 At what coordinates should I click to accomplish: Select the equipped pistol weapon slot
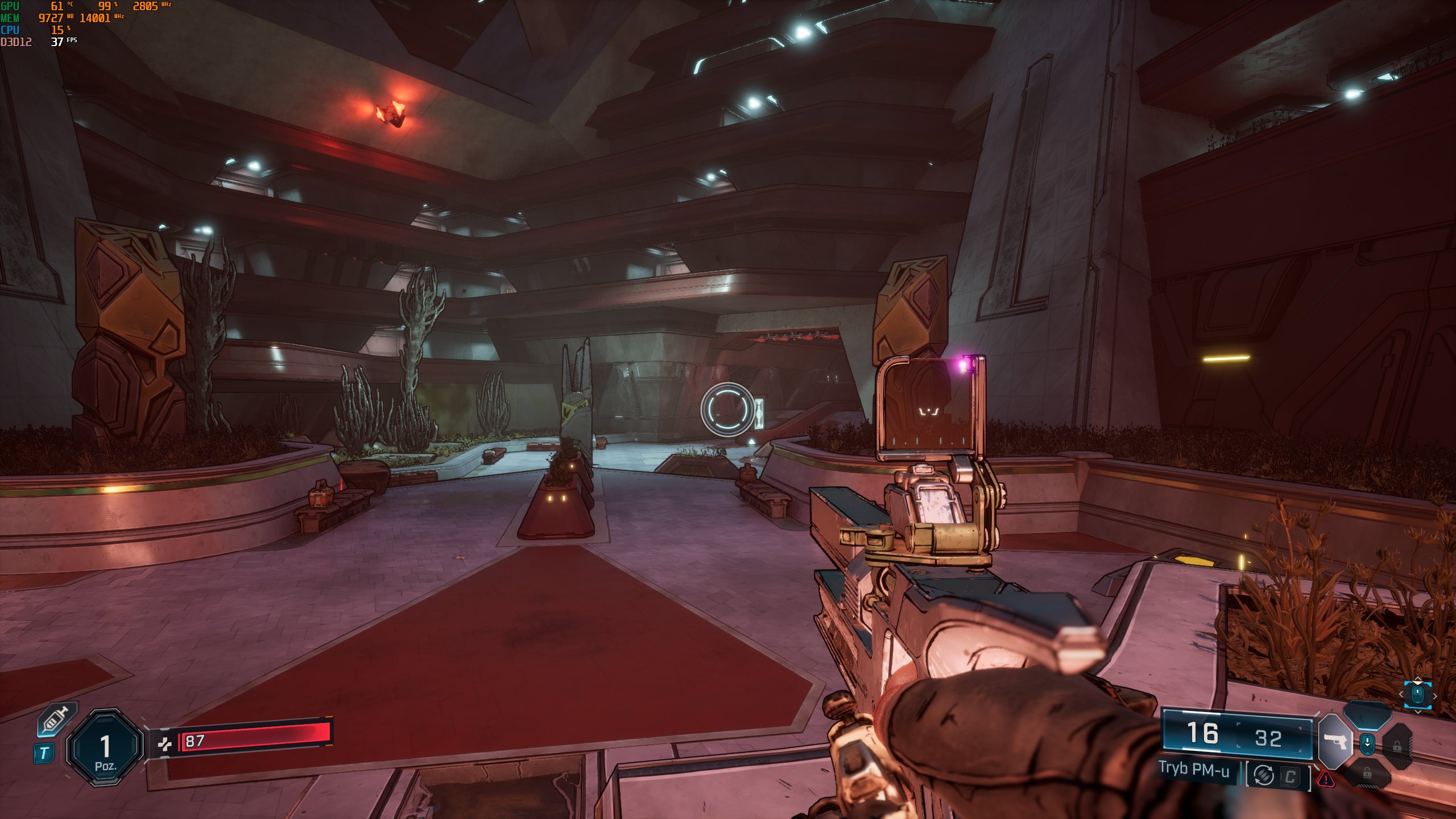(1334, 741)
